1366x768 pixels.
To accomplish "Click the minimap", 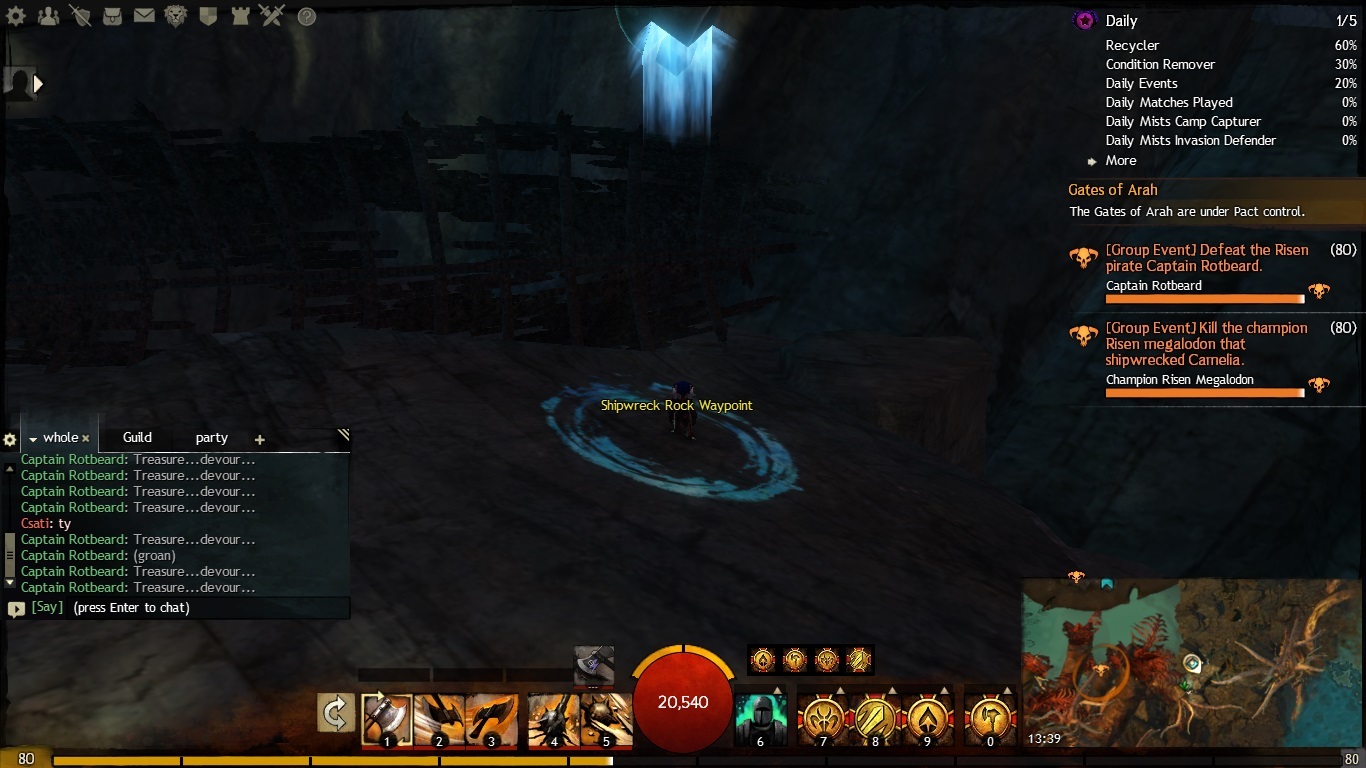I will tap(1190, 662).
